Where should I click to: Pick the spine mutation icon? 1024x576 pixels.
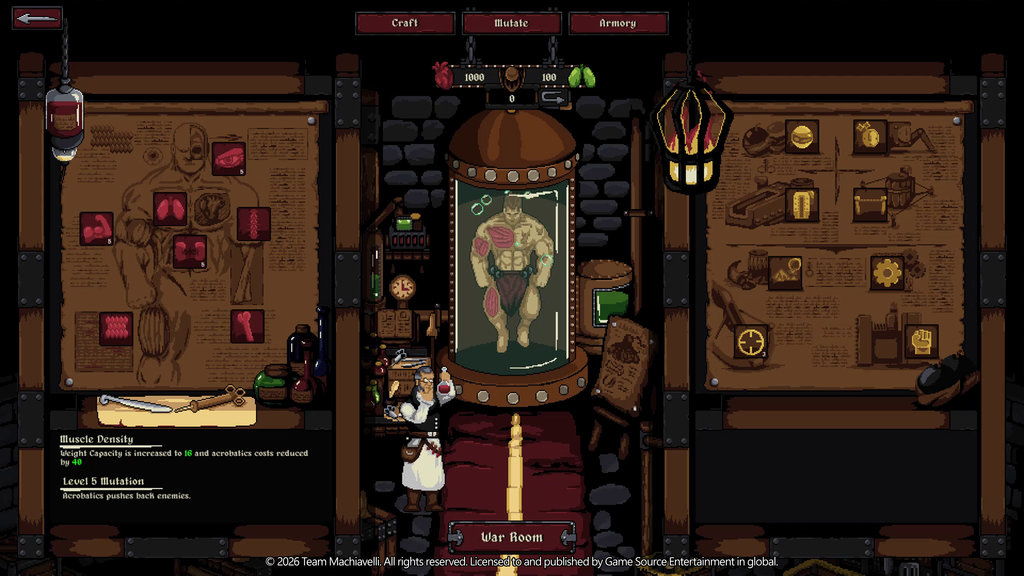254,223
